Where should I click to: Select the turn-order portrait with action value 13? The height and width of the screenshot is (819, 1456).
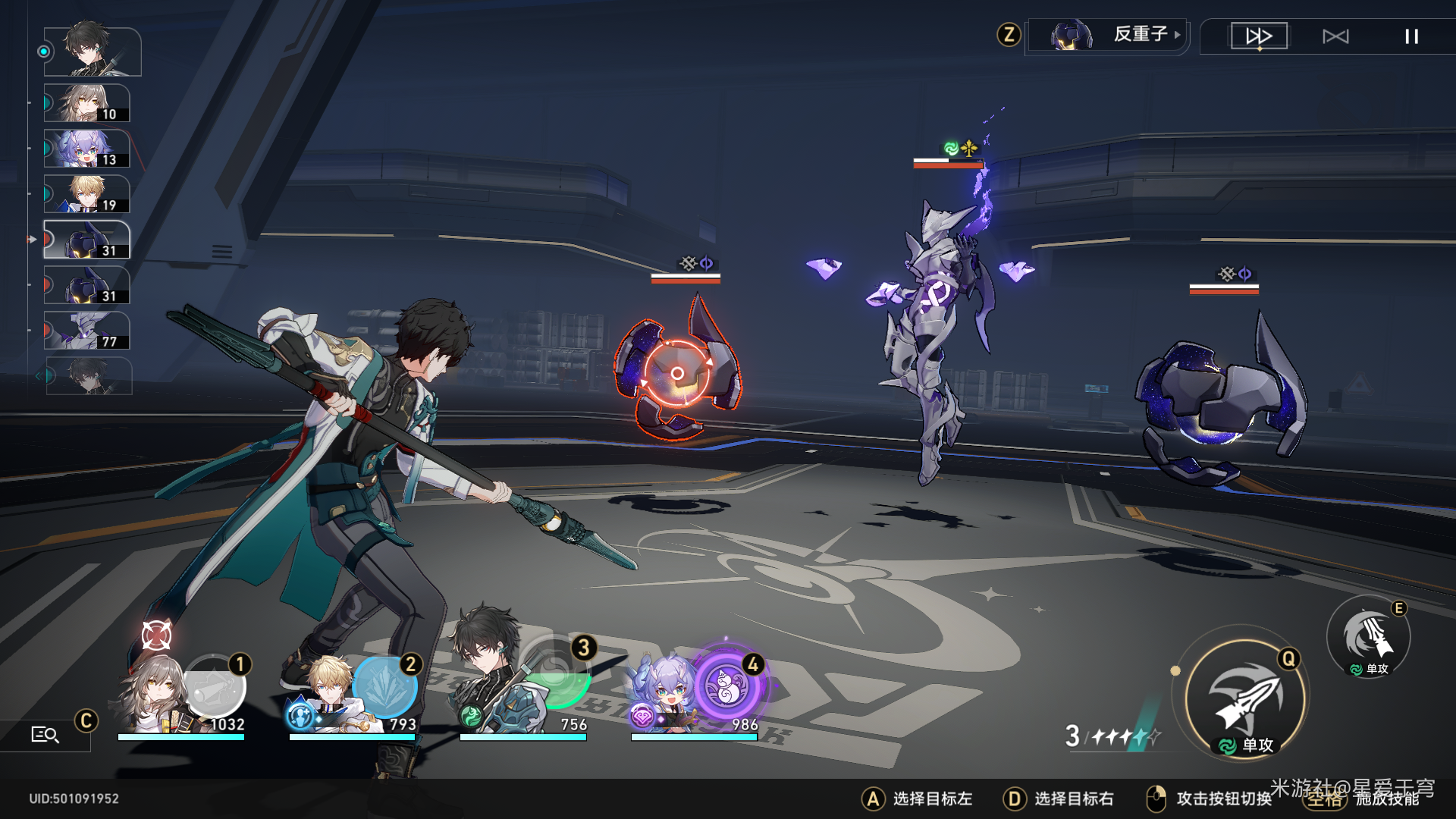[x=86, y=149]
